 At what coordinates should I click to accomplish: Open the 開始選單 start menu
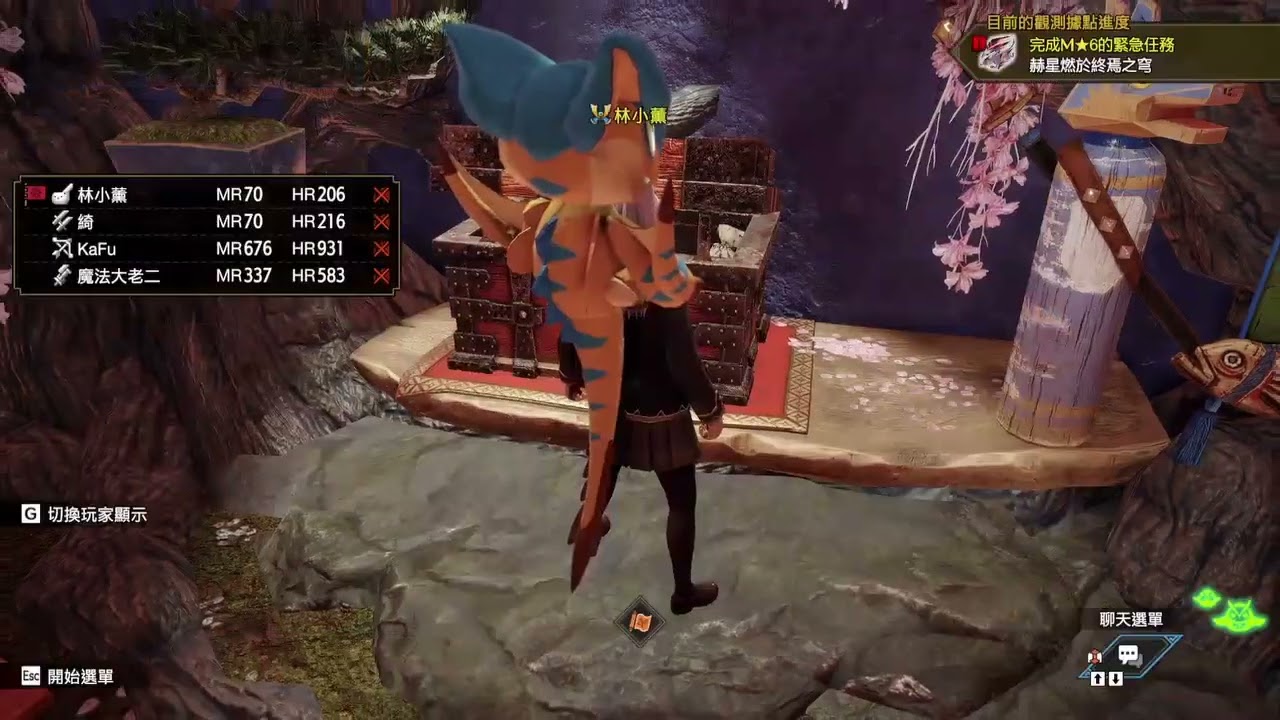[80, 676]
